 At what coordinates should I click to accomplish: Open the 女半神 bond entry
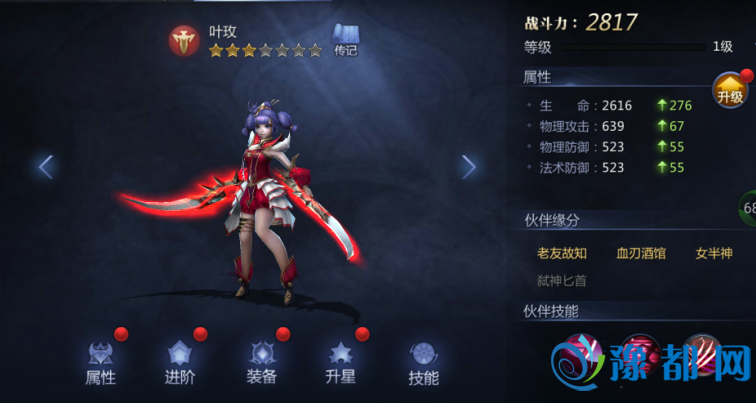(x=714, y=253)
